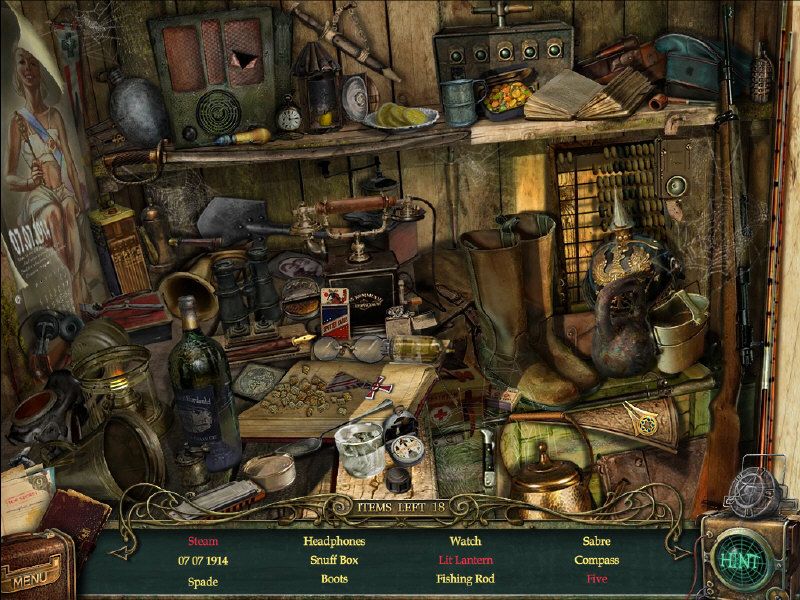Image resolution: width=800 pixels, height=600 pixels.
Task: Open the Menu on the suitcase
Action: click(x=34, y=574)
